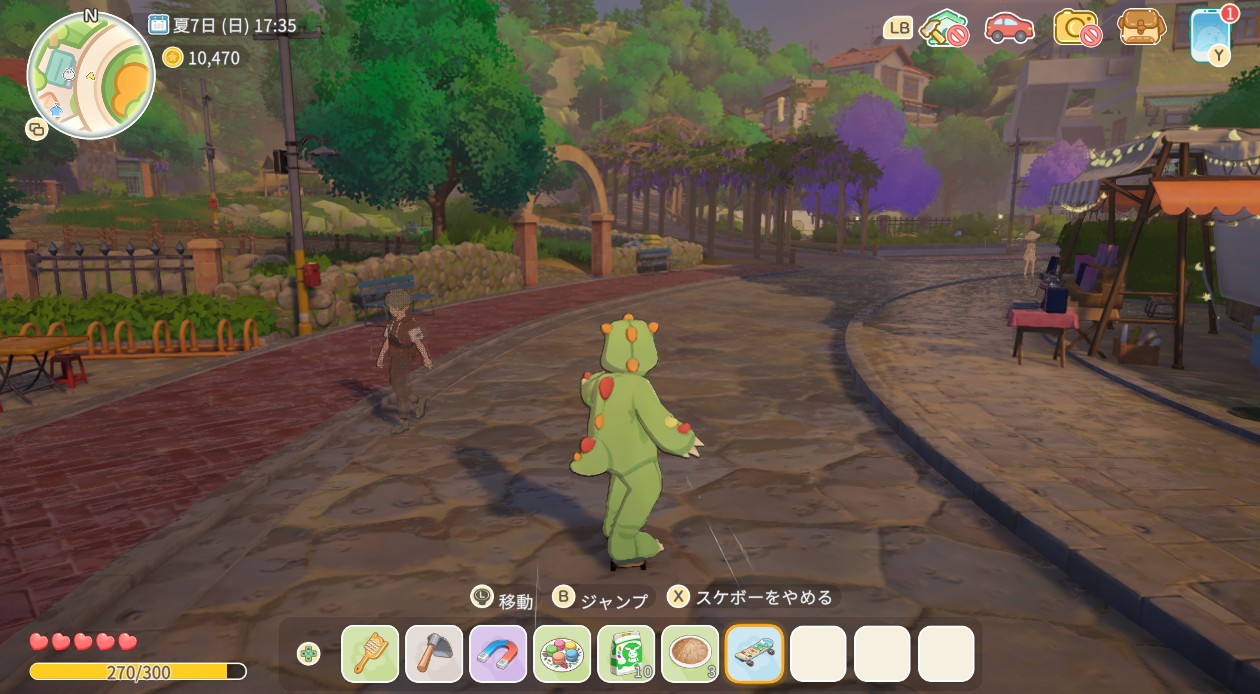Open the build mode hammer icon
This screenshot has height=694, width=1260.
[943, 28]
